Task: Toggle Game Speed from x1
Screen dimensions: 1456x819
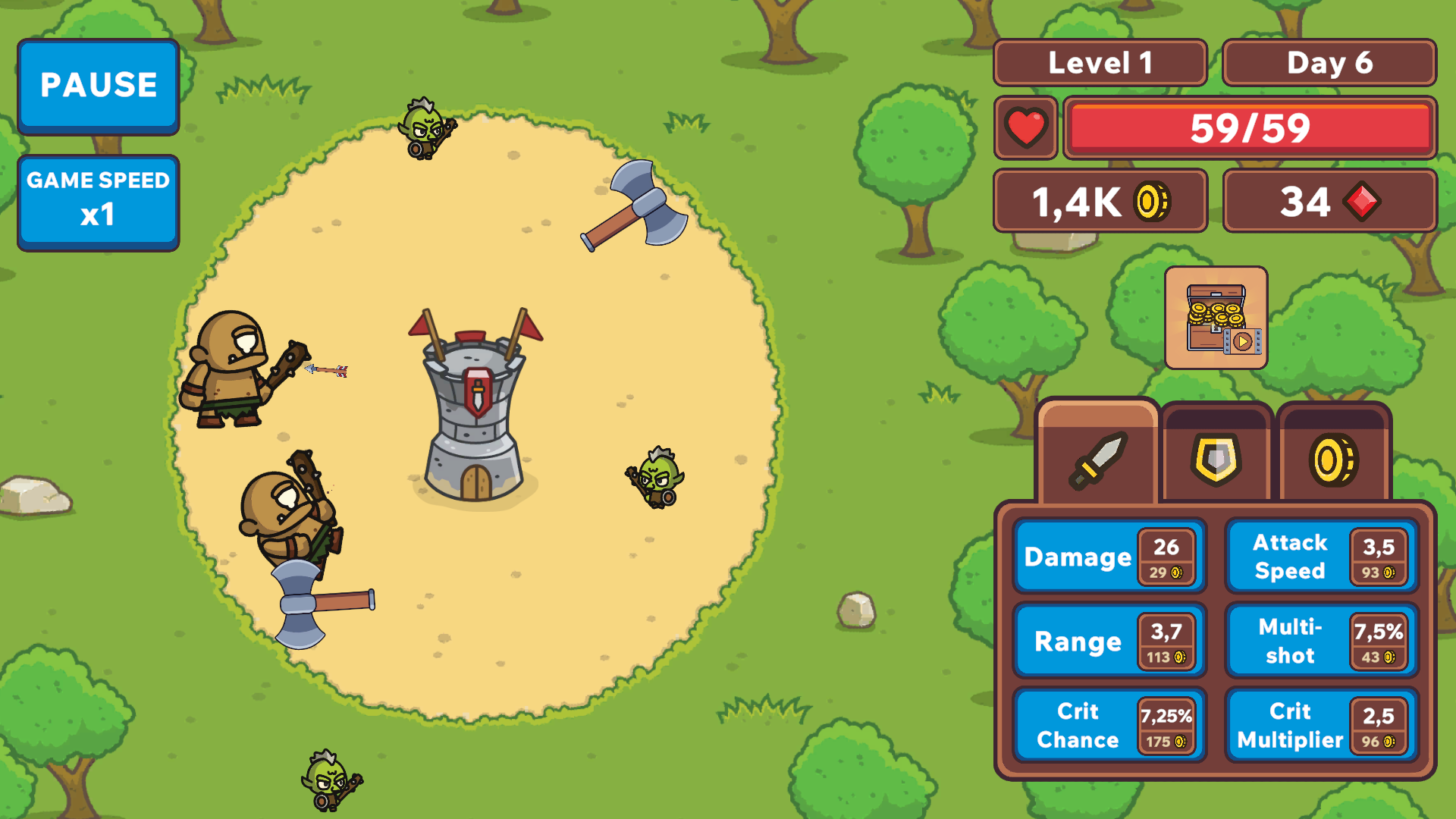Action: pos(98,199)
